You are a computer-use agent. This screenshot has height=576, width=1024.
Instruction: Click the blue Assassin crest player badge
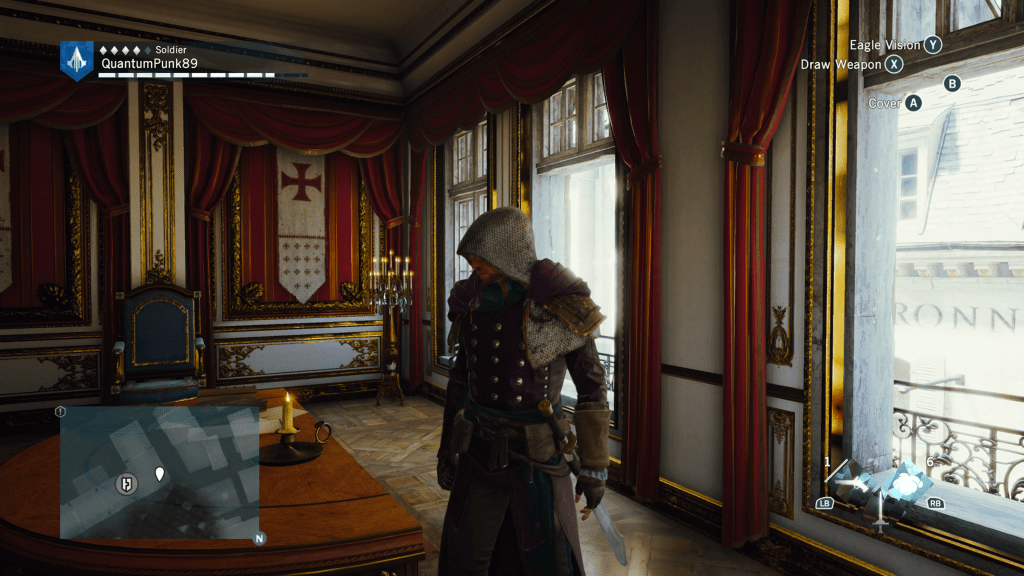(76, 60)
